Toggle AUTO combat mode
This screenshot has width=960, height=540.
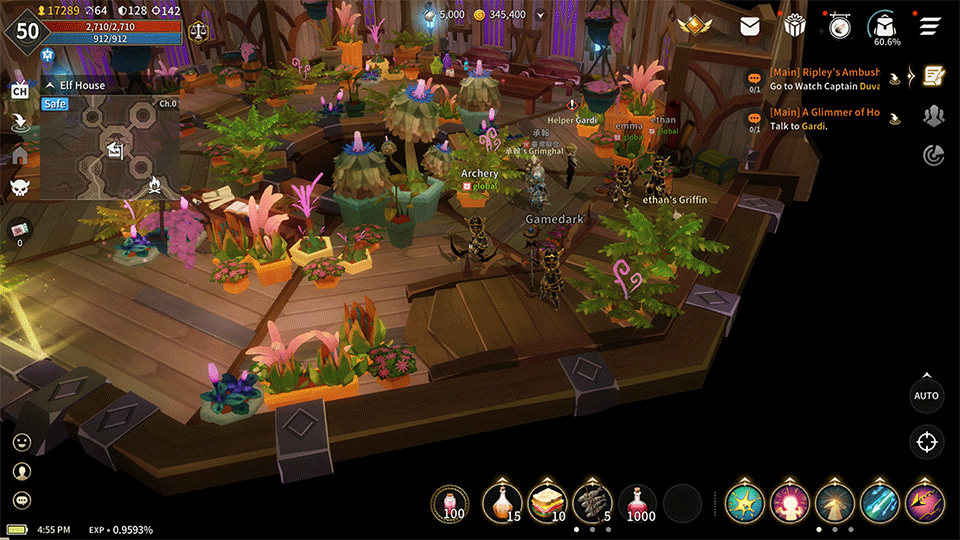pyautogui.click(x=927, y=395)
